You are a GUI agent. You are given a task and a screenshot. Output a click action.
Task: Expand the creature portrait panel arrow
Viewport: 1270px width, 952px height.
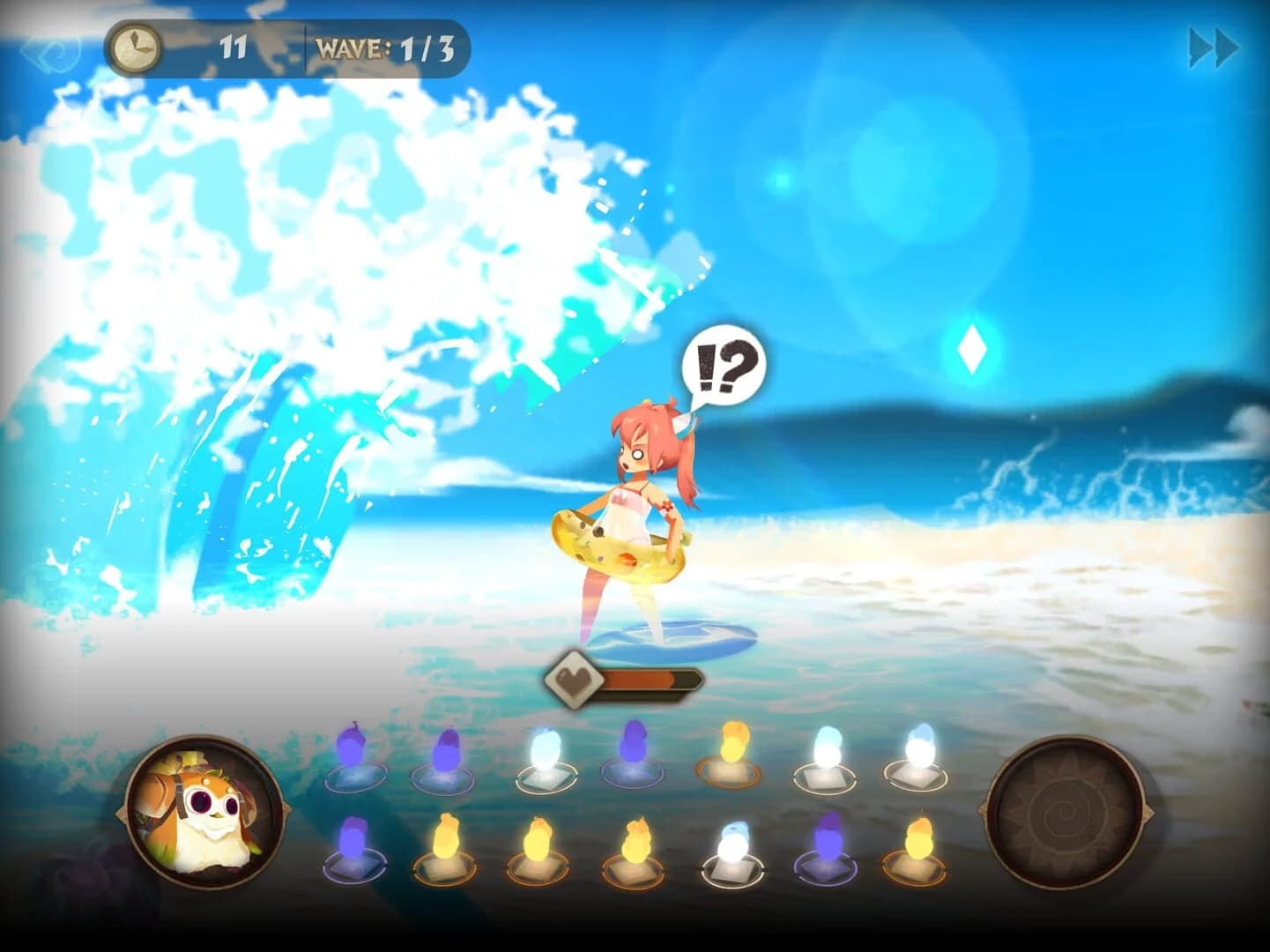289,811
